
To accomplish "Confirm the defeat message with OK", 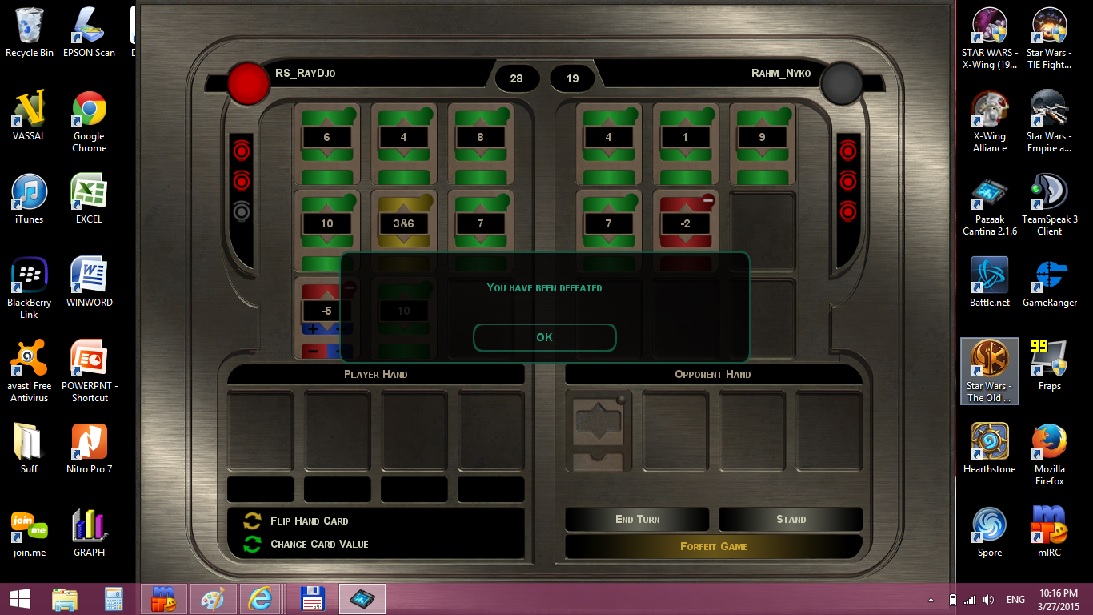I will pos(544,337).
